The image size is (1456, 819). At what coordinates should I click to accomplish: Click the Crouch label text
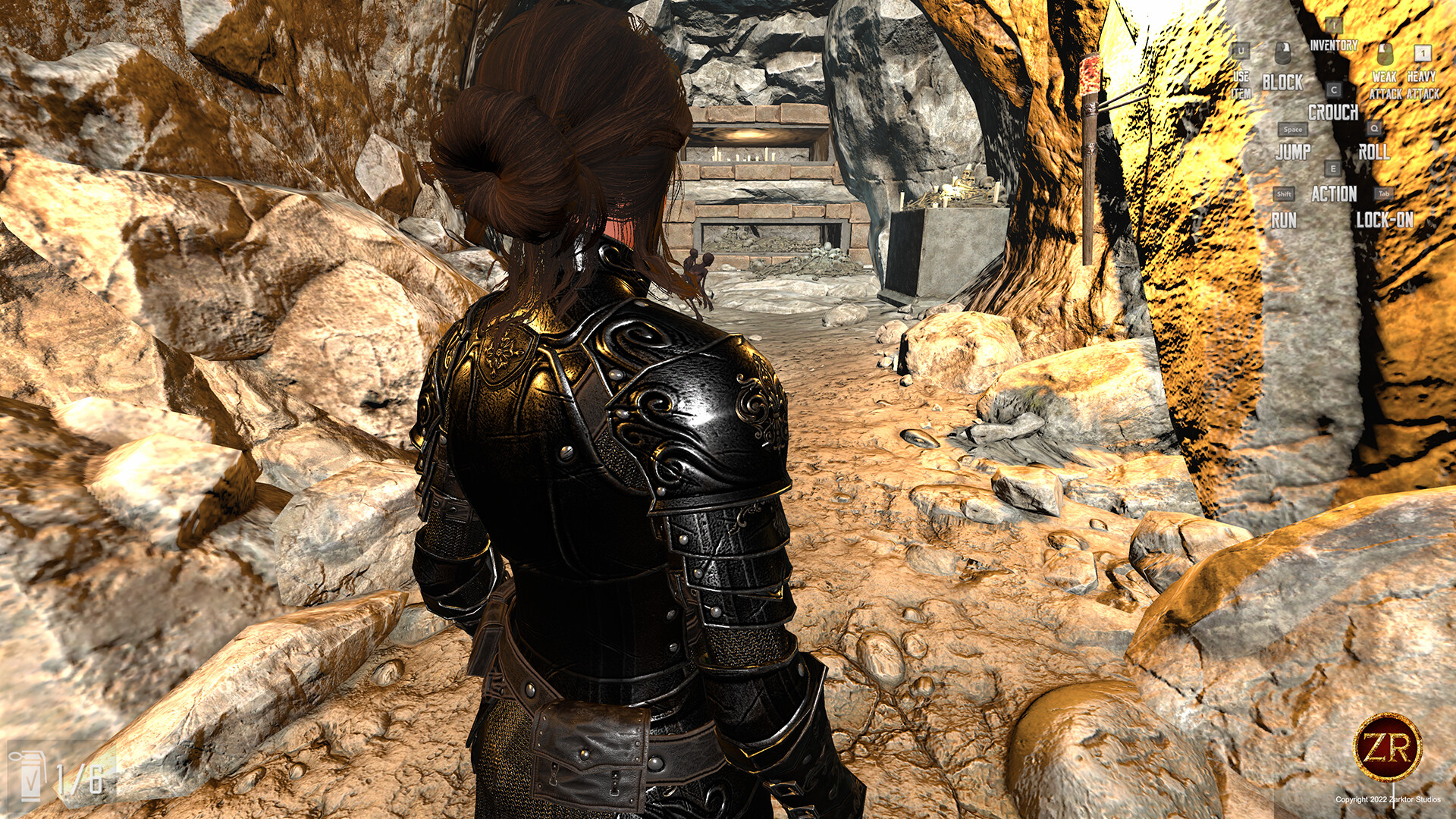[1334, 112]
